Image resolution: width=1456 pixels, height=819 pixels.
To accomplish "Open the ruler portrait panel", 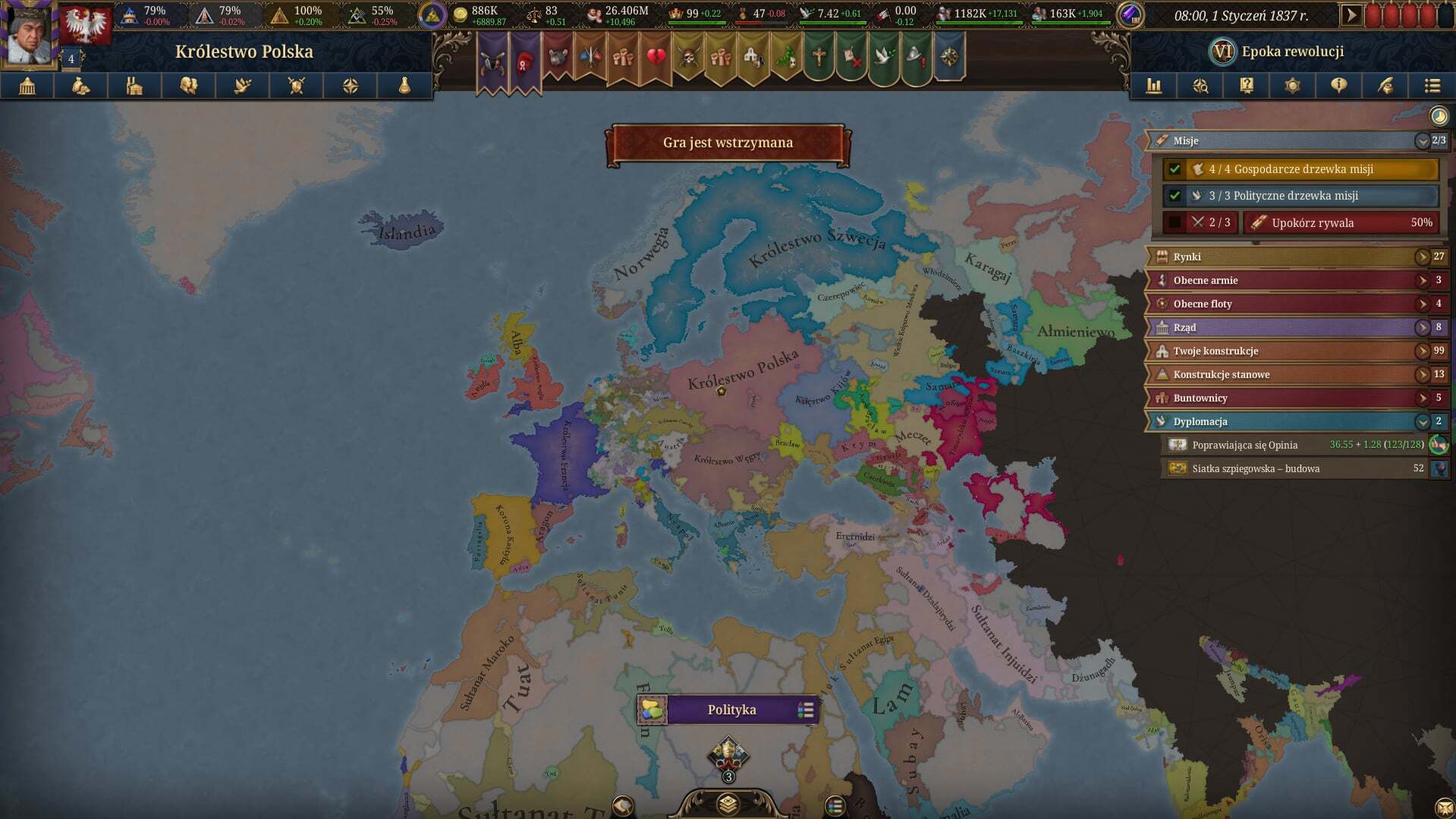I will [29, 34].
